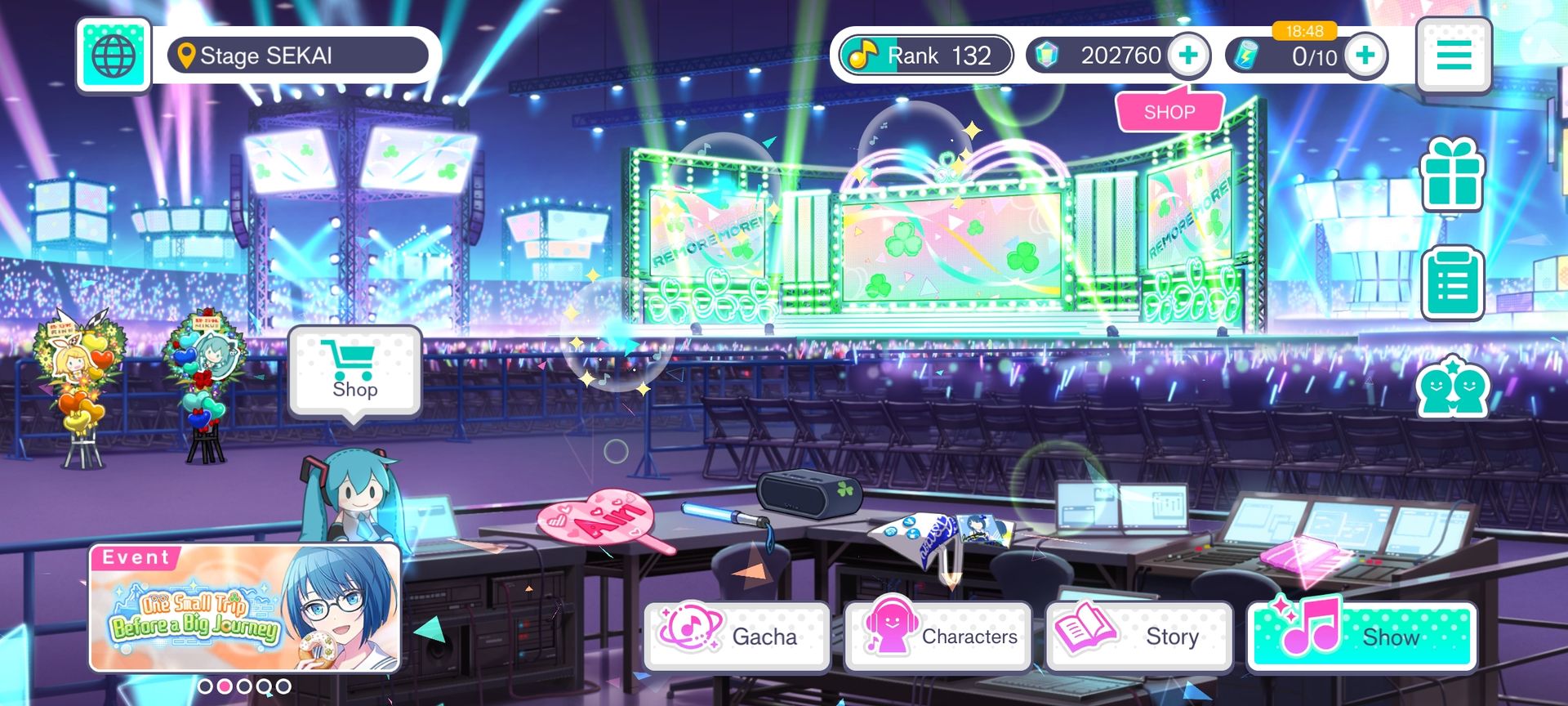Open the Story section
Image resolution: width=1568 pixels, height=706 pixels.
[1138, 636]
